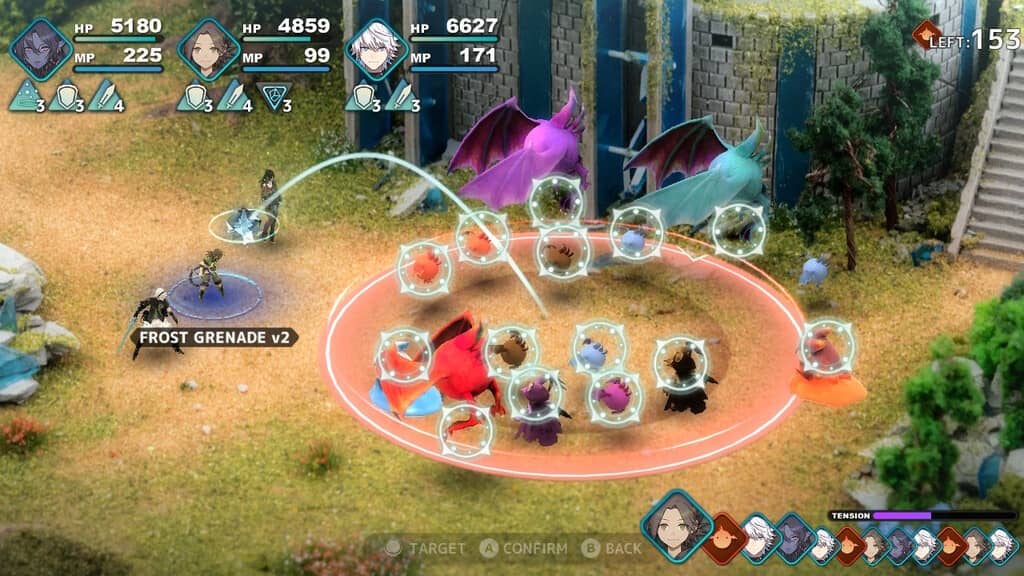1024x576 pixels.
Task: Inspect the inverted triangle status icon
Action: point(272,97)
